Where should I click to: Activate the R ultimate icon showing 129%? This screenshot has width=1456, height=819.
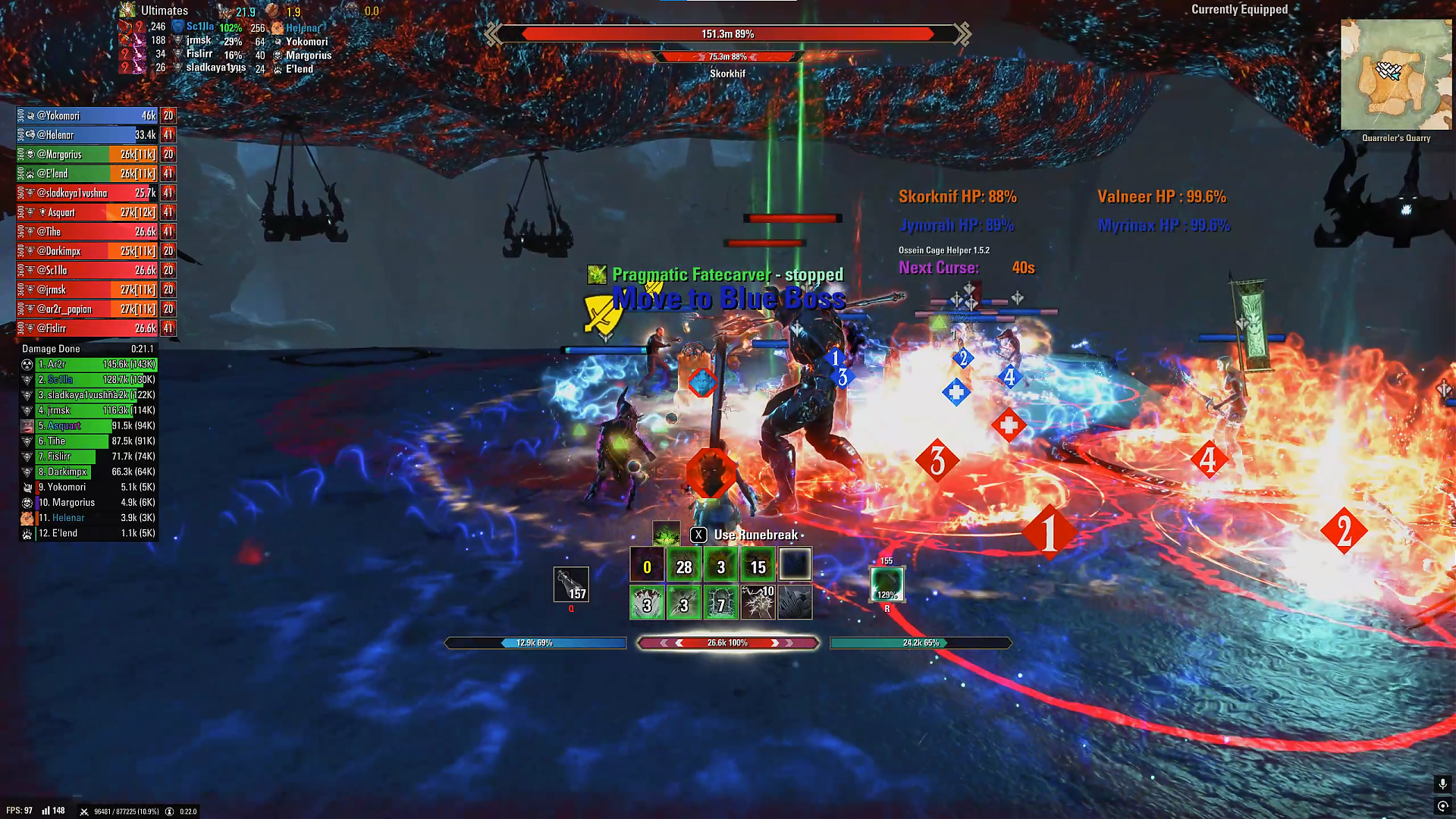point(886,585)
